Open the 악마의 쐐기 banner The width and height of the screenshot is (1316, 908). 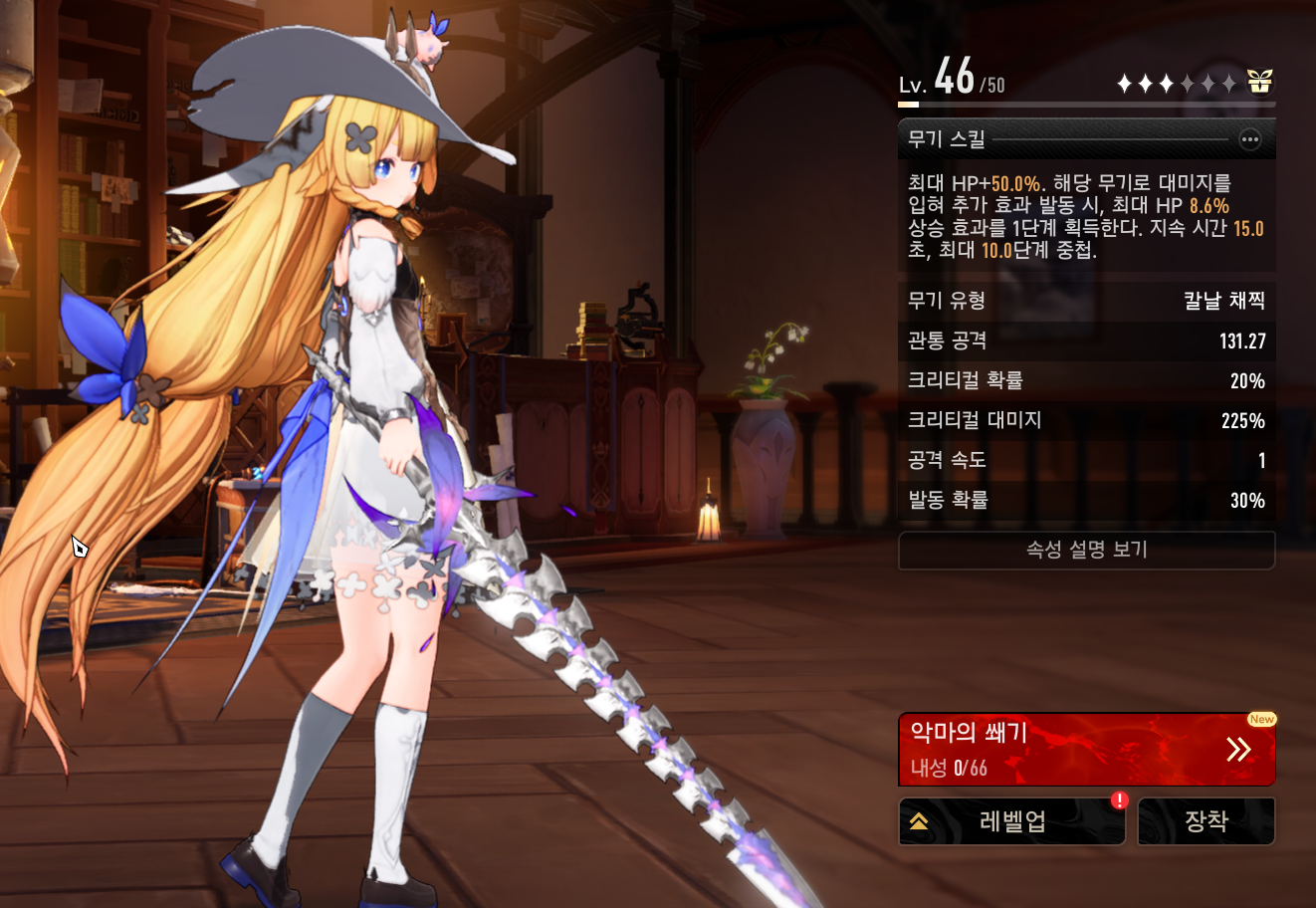click(x=1086, y=750)
